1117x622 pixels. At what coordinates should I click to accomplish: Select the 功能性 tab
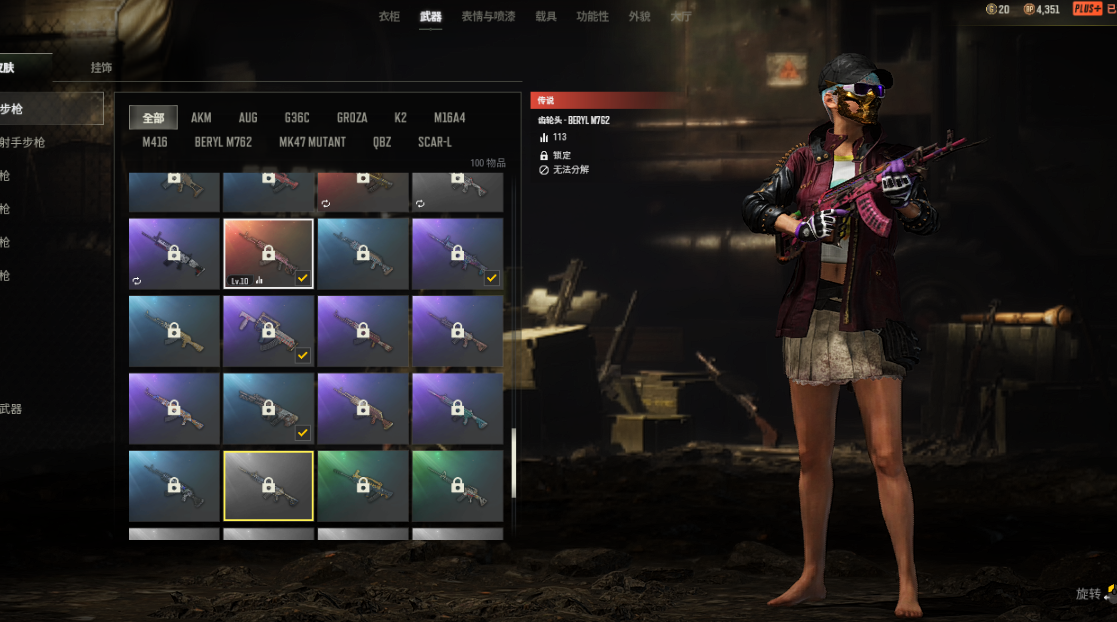tap(592, 16)
